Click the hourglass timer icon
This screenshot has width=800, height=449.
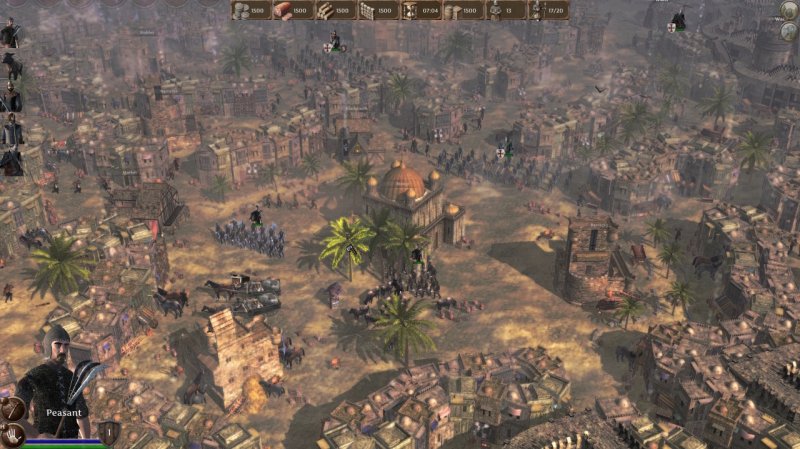(x=410, y=11)
